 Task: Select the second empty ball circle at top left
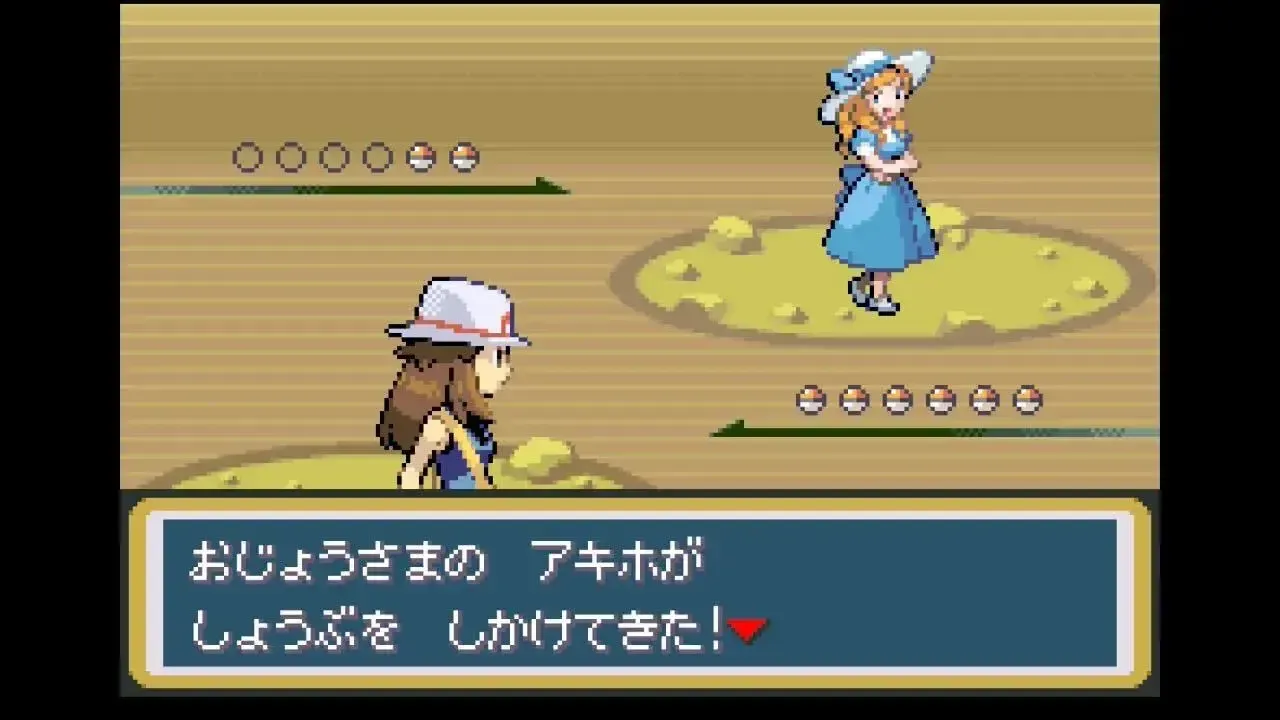(x=291, y=156)
